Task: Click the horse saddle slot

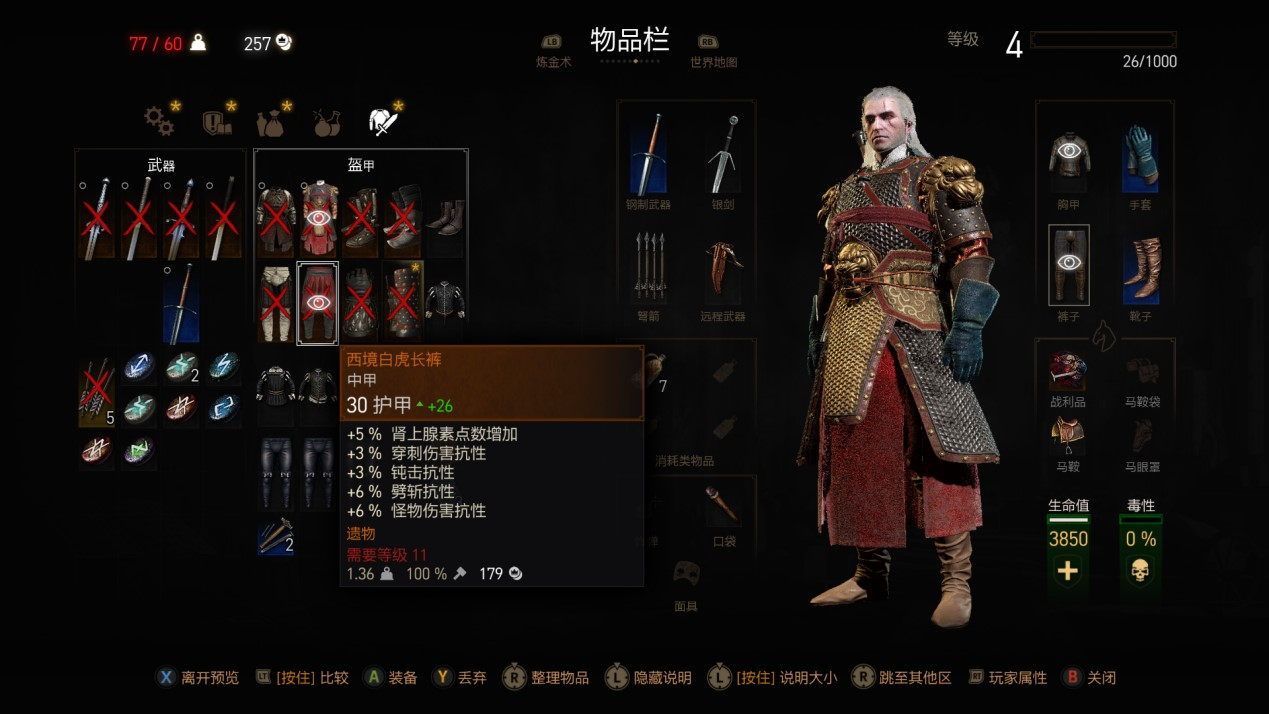Action: [1068, 435]
